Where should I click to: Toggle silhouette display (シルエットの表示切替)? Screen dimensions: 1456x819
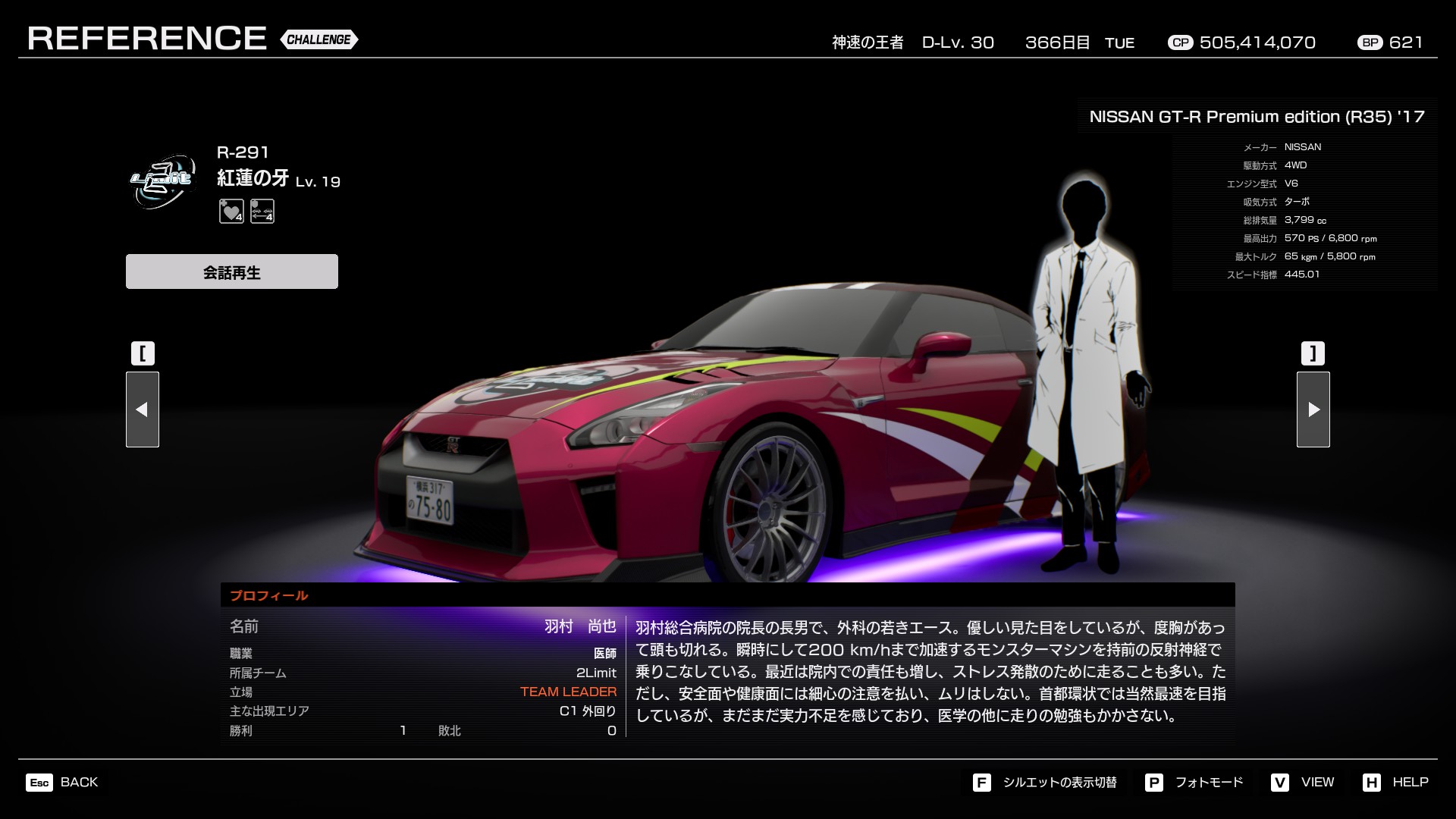click(x=1045, y=782)
